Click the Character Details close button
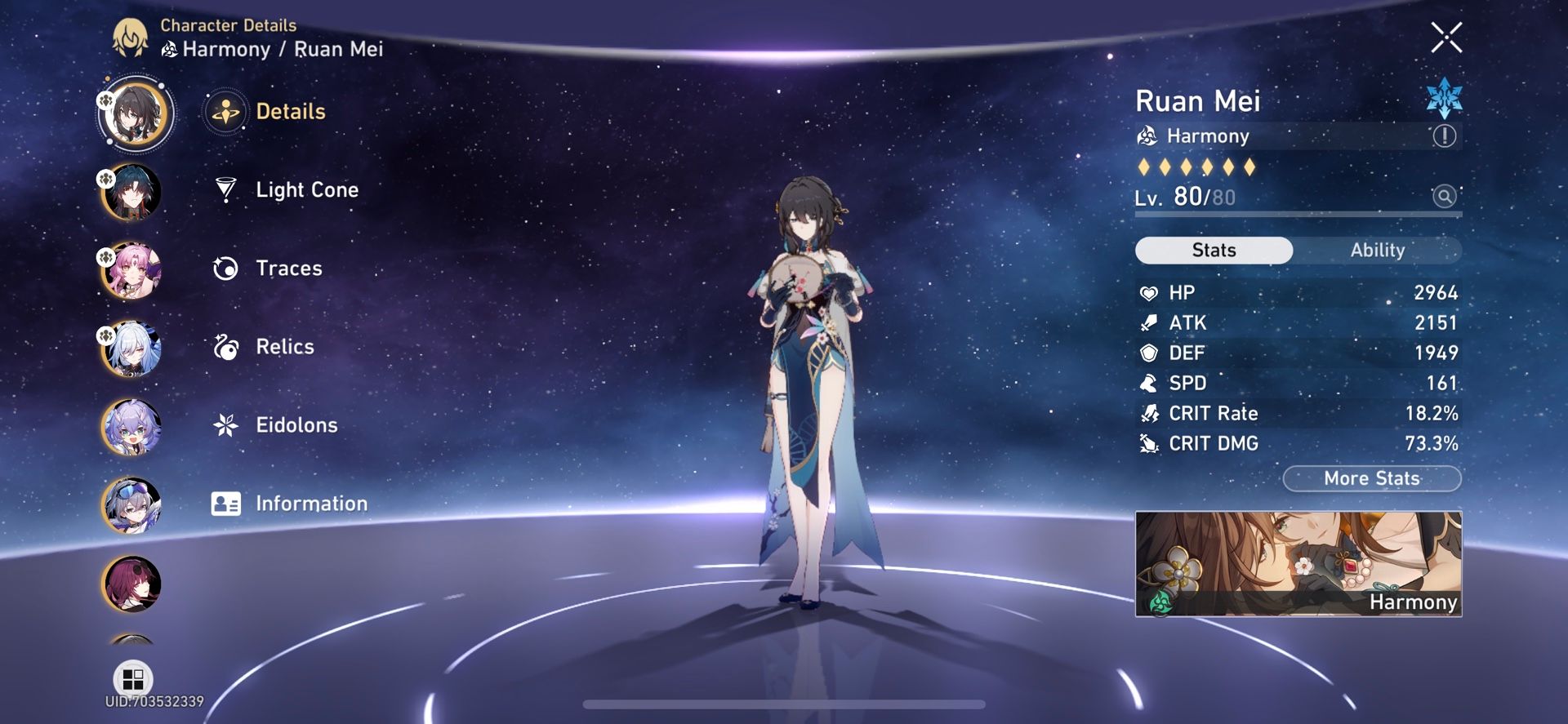Image resolution: width=1568 pixels, height=724 pixels. pos(1446,38)
